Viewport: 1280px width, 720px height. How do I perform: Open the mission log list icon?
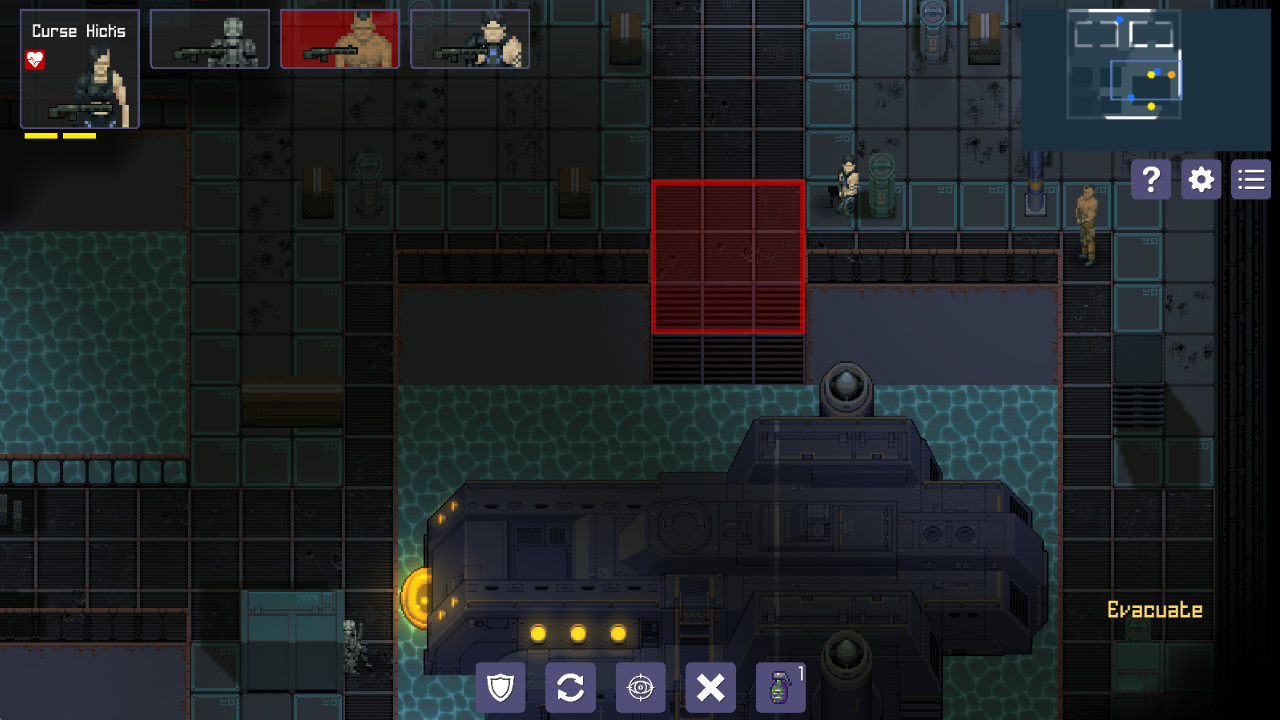pyautogui.click(x=1250, y=179)
